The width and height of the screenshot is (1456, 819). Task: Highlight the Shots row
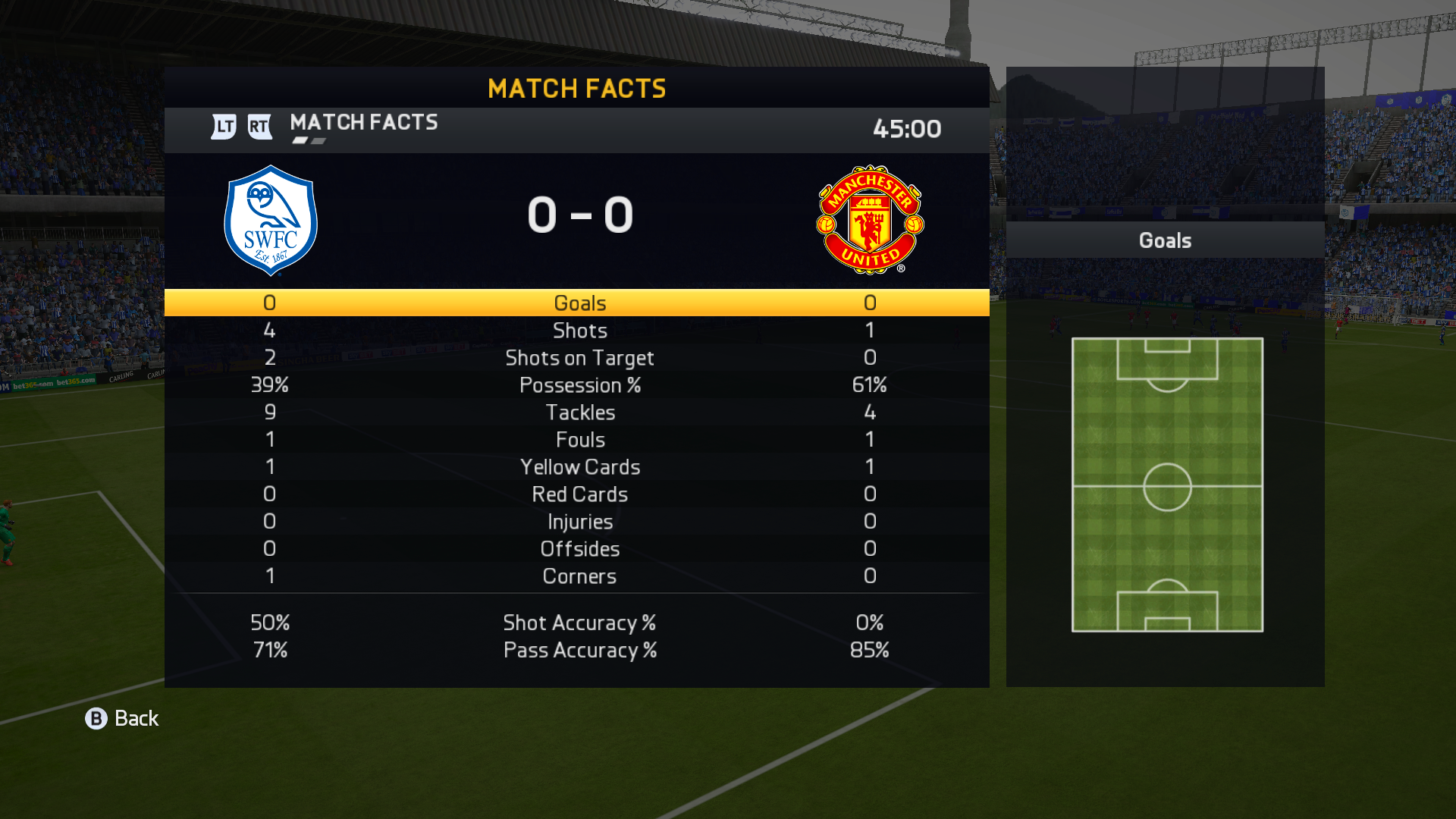point(579,331)
